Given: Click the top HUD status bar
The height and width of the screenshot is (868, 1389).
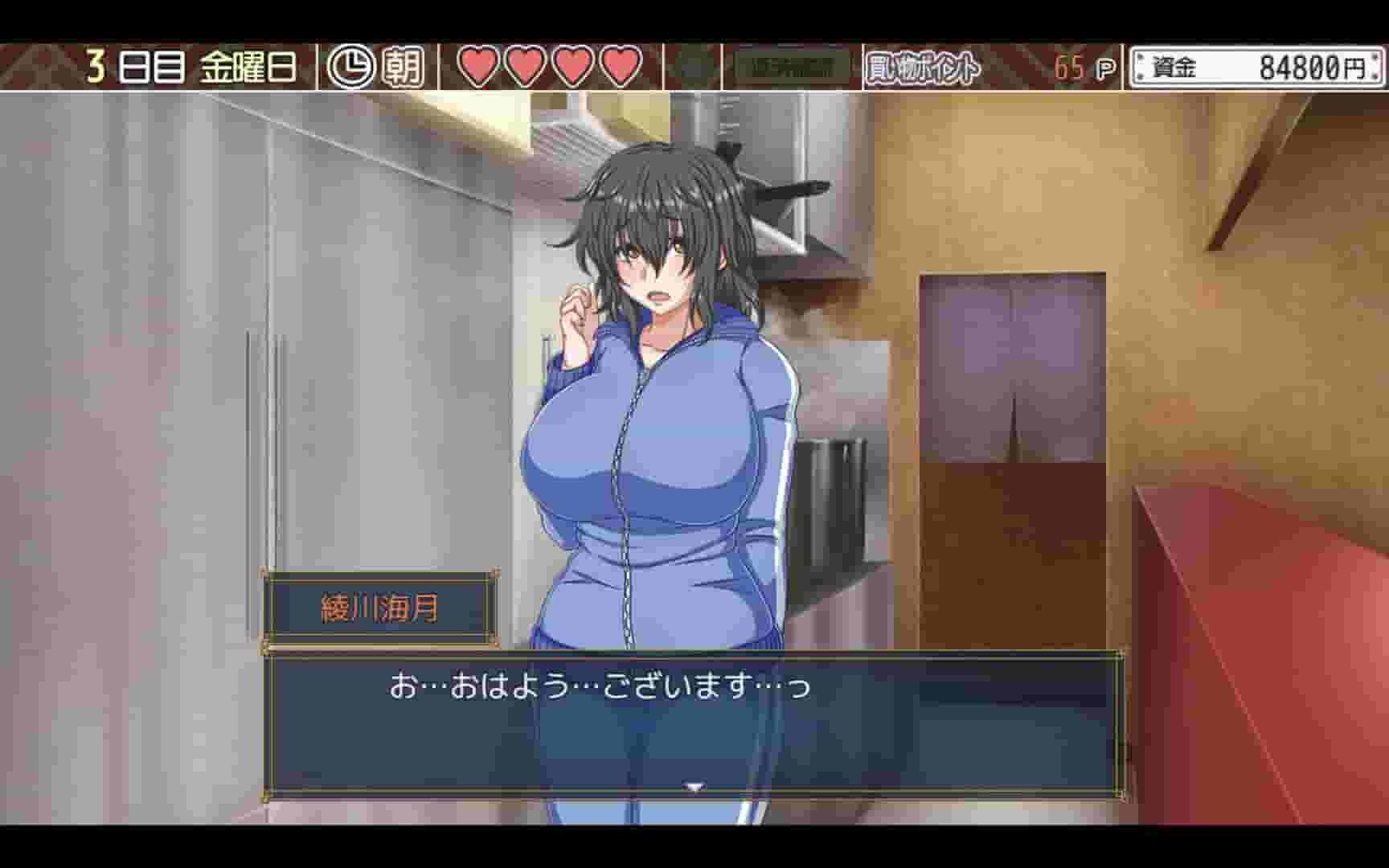Looking at the screenshot, I should click(694, 67).
